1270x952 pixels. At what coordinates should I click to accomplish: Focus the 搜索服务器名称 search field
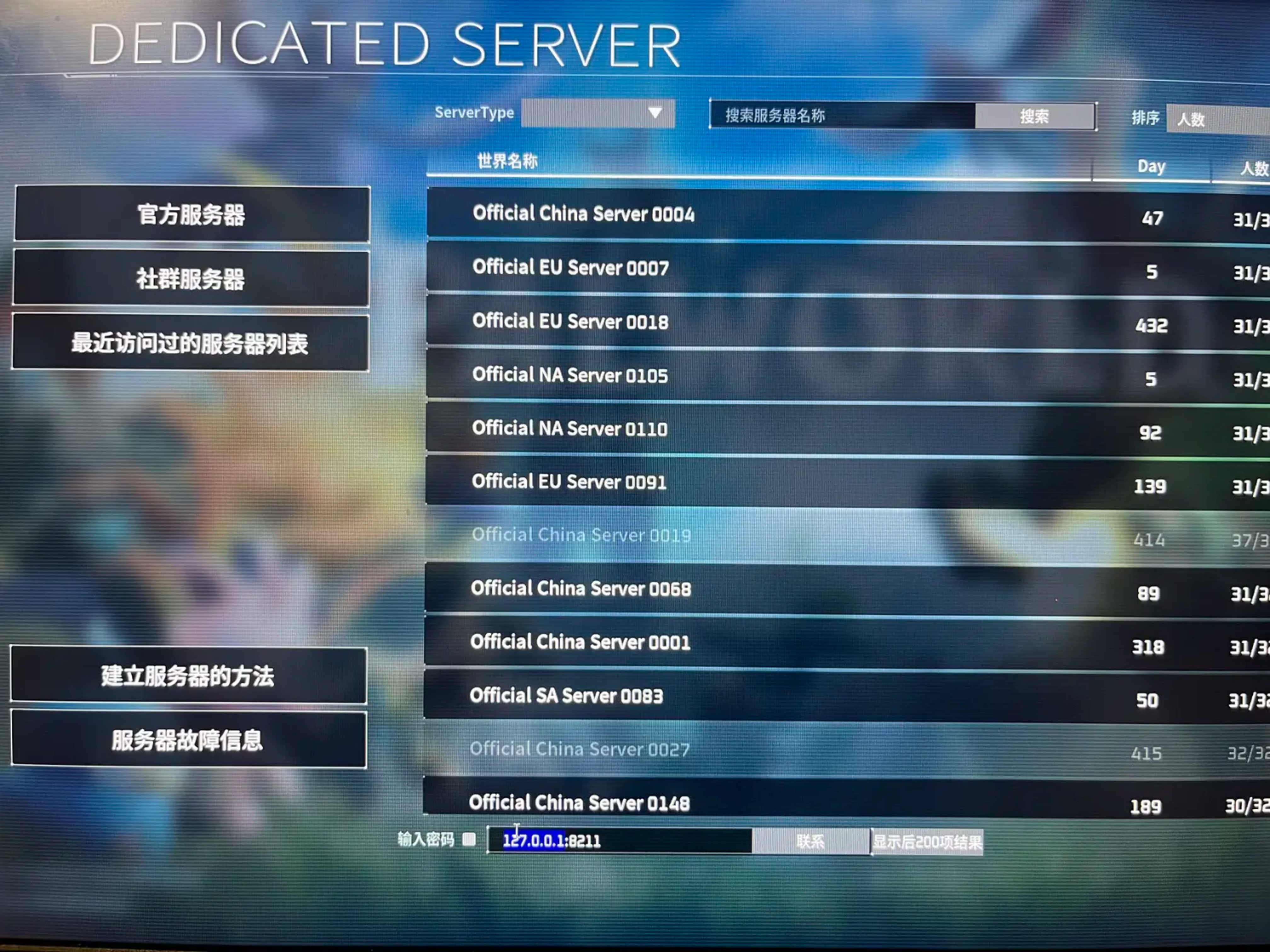click(x=842, y=115)
